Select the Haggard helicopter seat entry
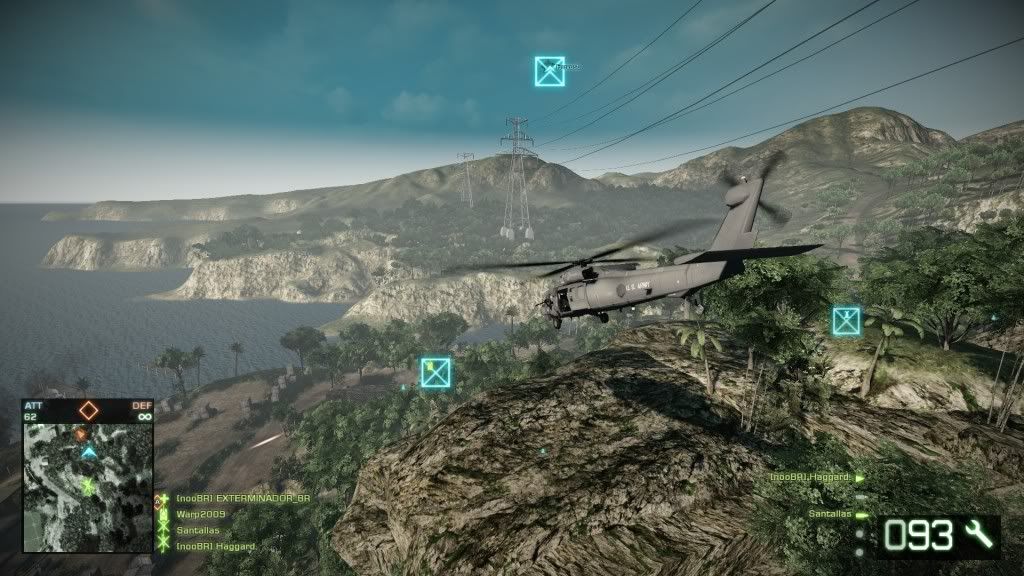 [810, 478]
